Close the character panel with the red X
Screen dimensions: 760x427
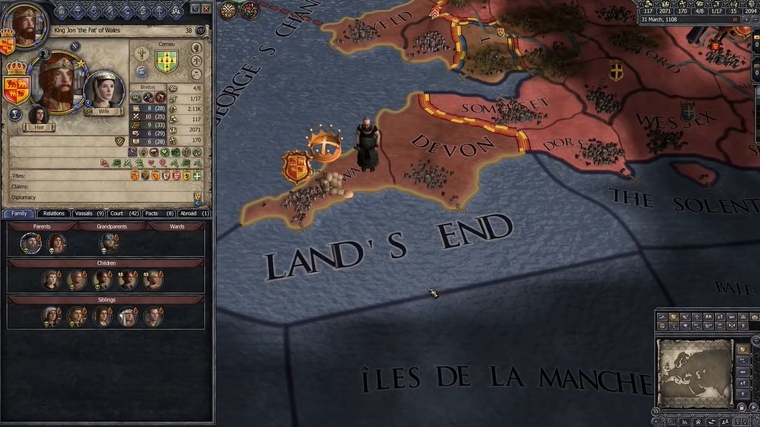click(x=205, y=8)
